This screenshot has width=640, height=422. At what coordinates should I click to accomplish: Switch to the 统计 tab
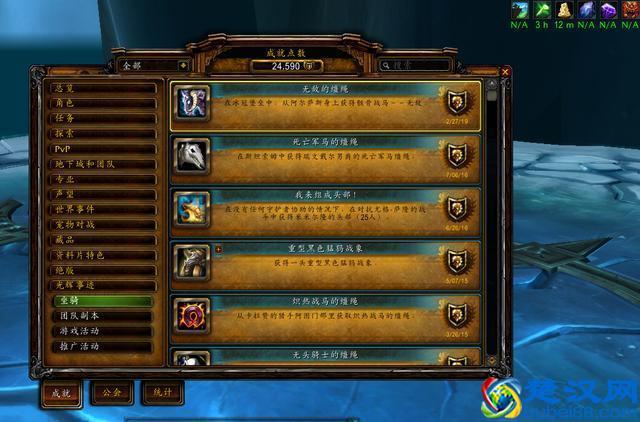click(x=162, y=393)
